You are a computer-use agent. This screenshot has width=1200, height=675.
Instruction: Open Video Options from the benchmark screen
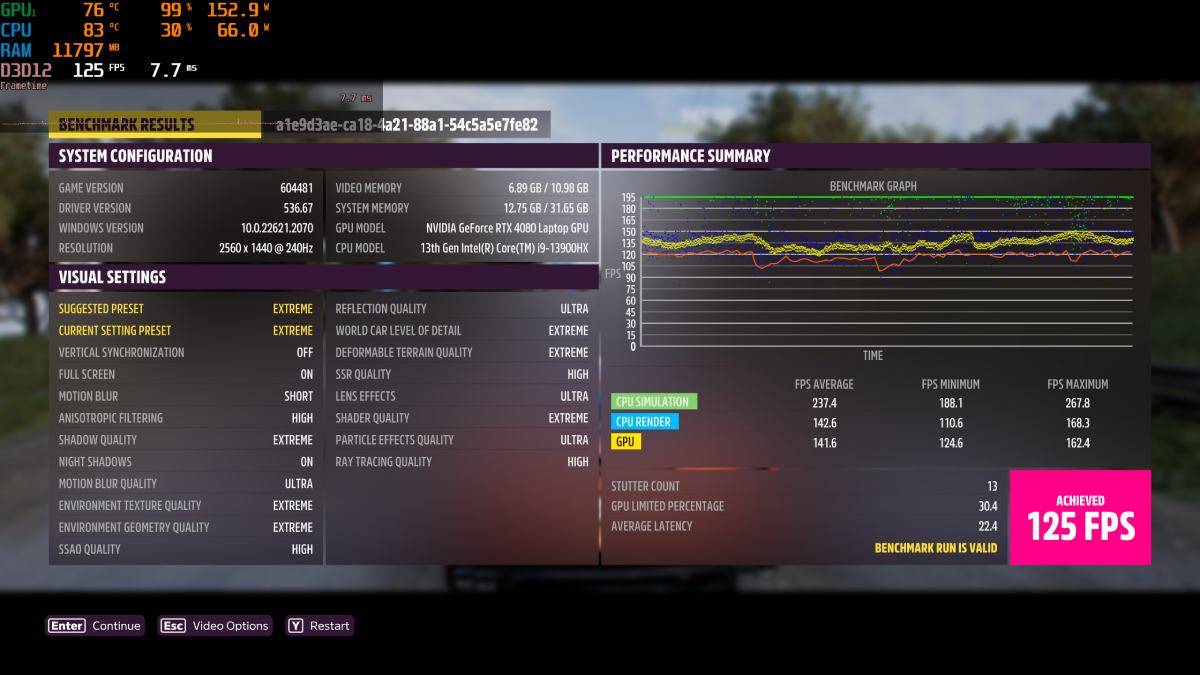click(215, 626)
